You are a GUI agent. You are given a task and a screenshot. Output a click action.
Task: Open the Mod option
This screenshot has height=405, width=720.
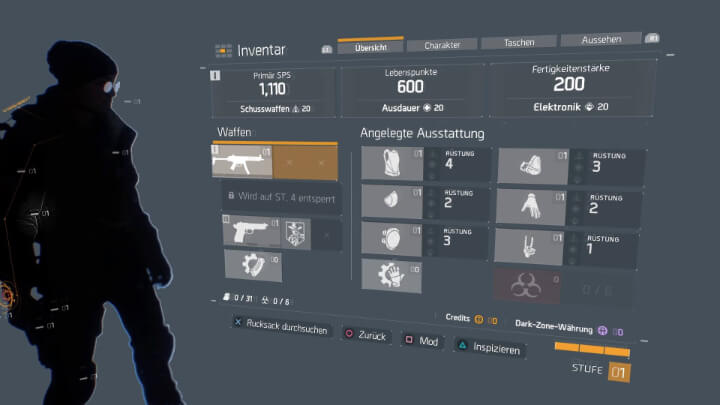422,342
